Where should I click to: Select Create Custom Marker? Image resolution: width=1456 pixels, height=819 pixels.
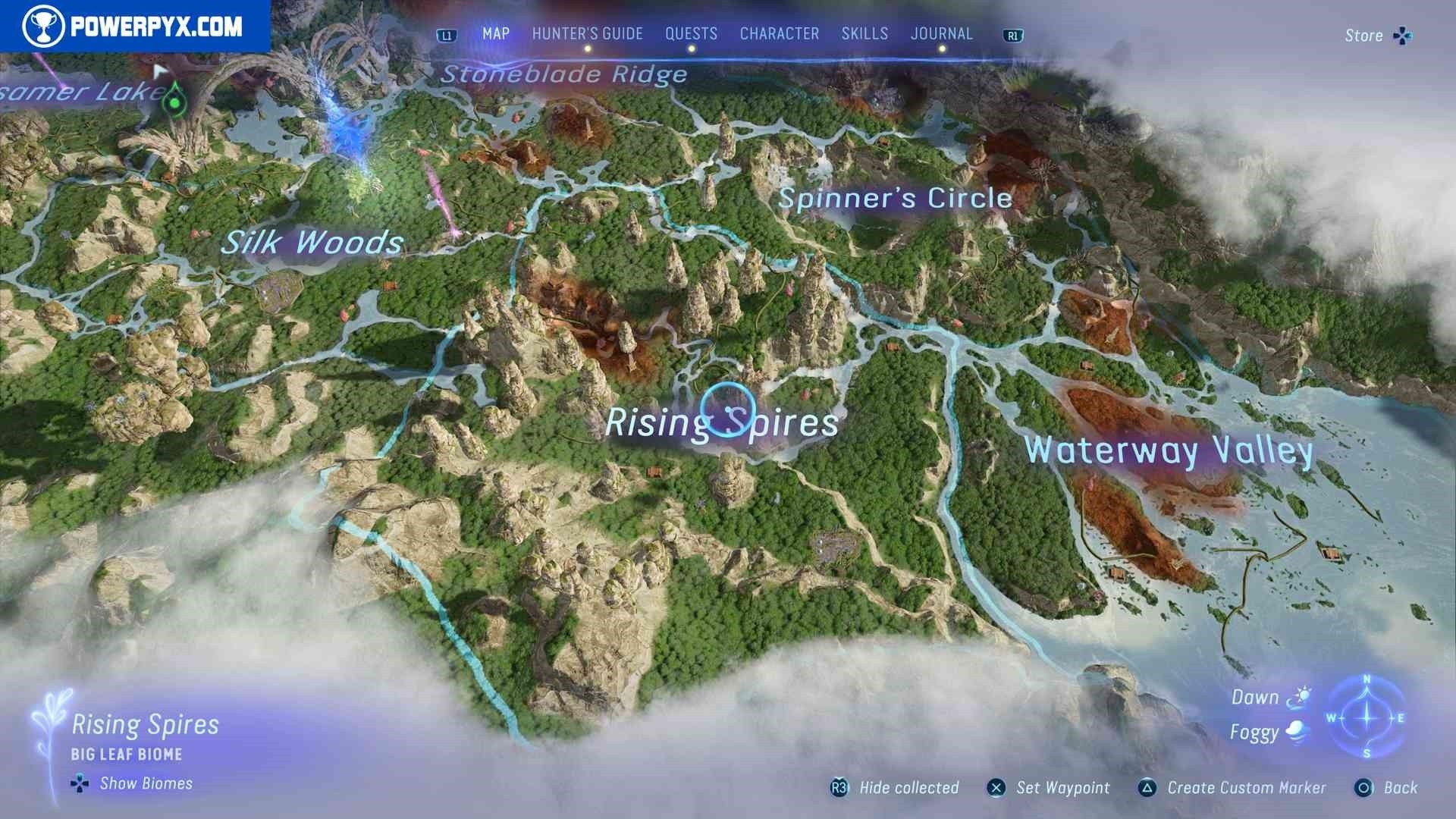[x=1246, y=788]
